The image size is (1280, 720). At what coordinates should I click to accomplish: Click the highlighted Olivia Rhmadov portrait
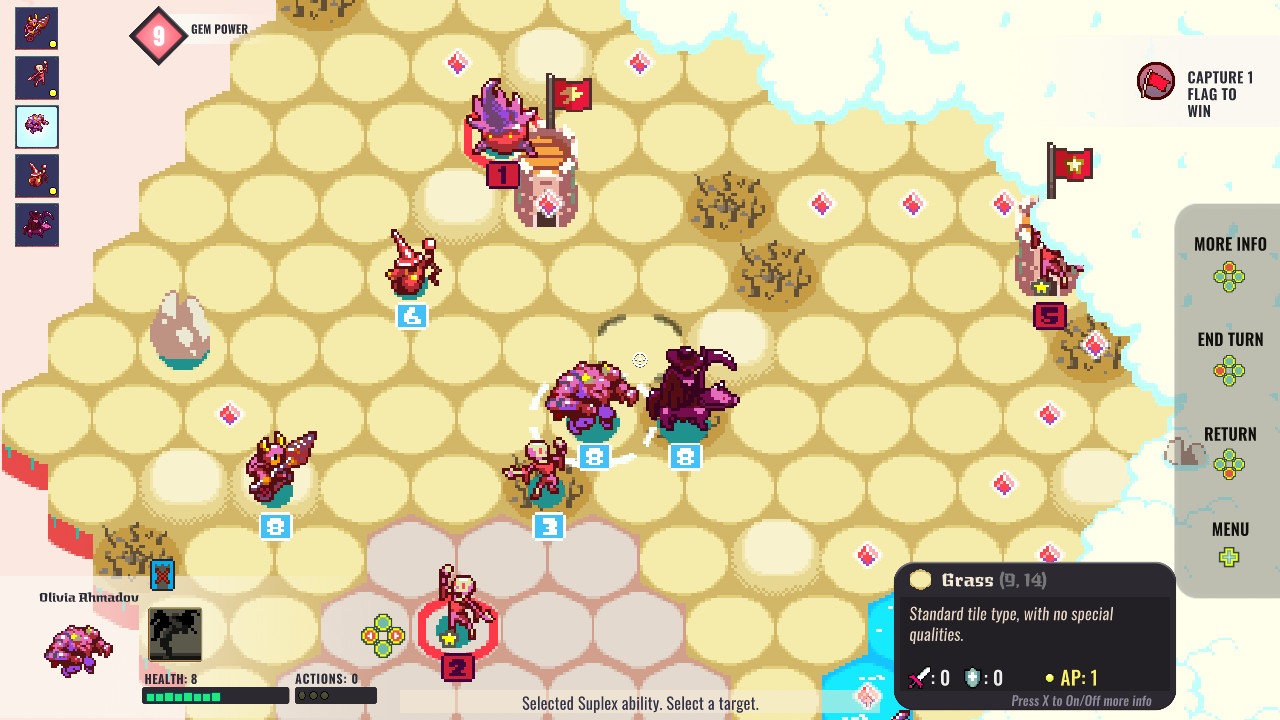point(35,126)
